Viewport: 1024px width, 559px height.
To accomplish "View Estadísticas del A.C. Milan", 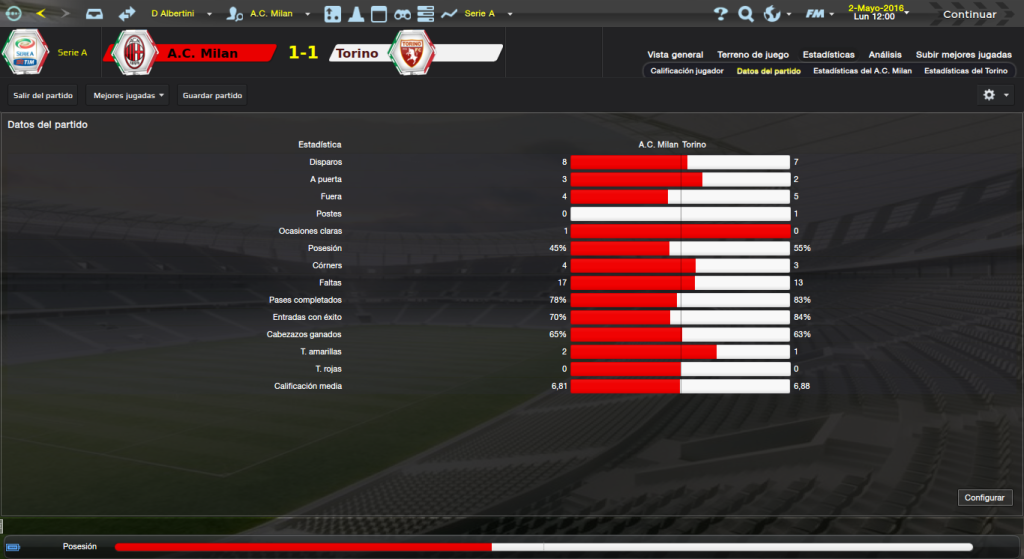I will [x=862, y=72].
